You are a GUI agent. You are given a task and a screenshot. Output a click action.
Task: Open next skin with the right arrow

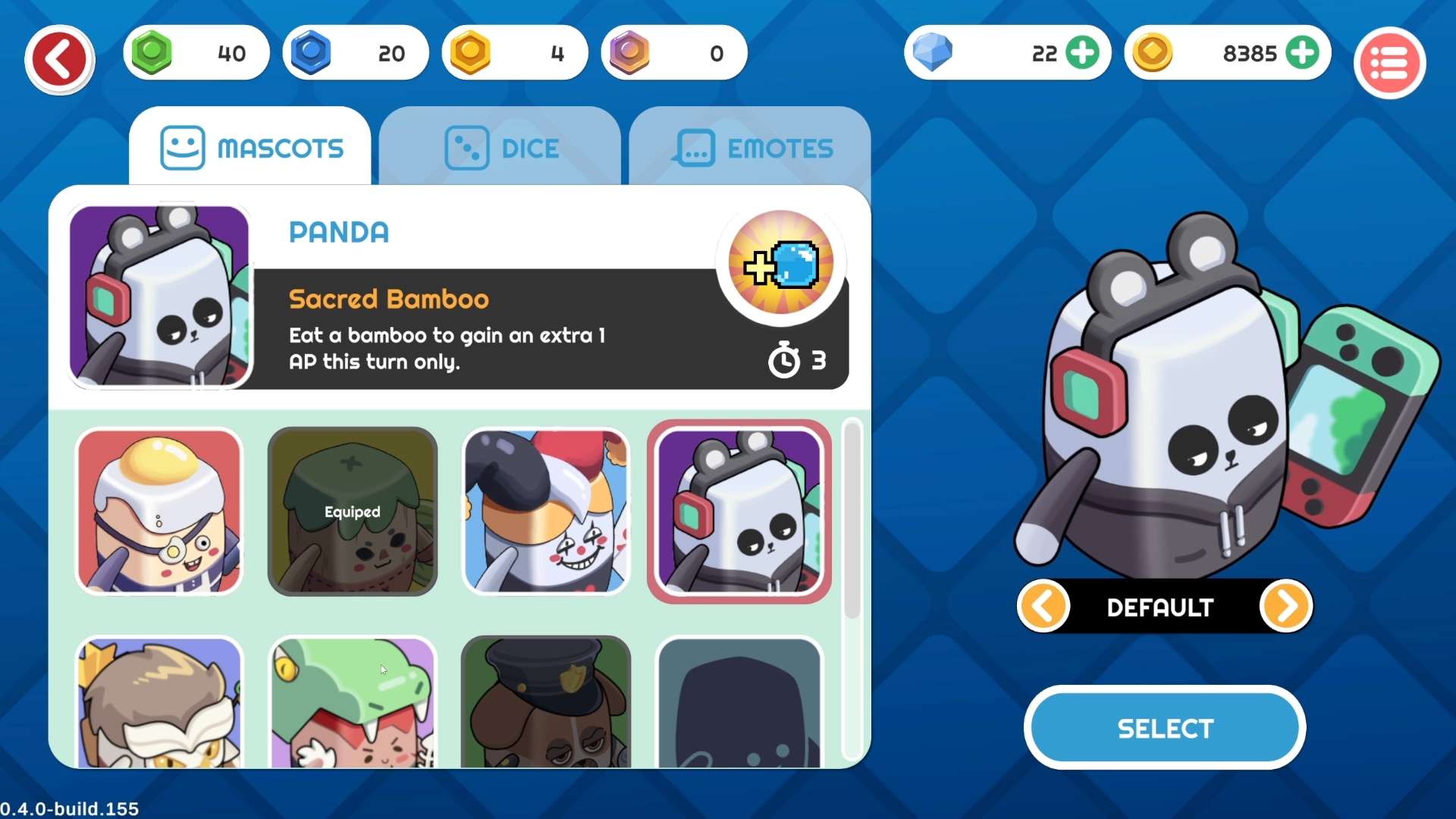pyautogui.click(x=1285, y=606)
